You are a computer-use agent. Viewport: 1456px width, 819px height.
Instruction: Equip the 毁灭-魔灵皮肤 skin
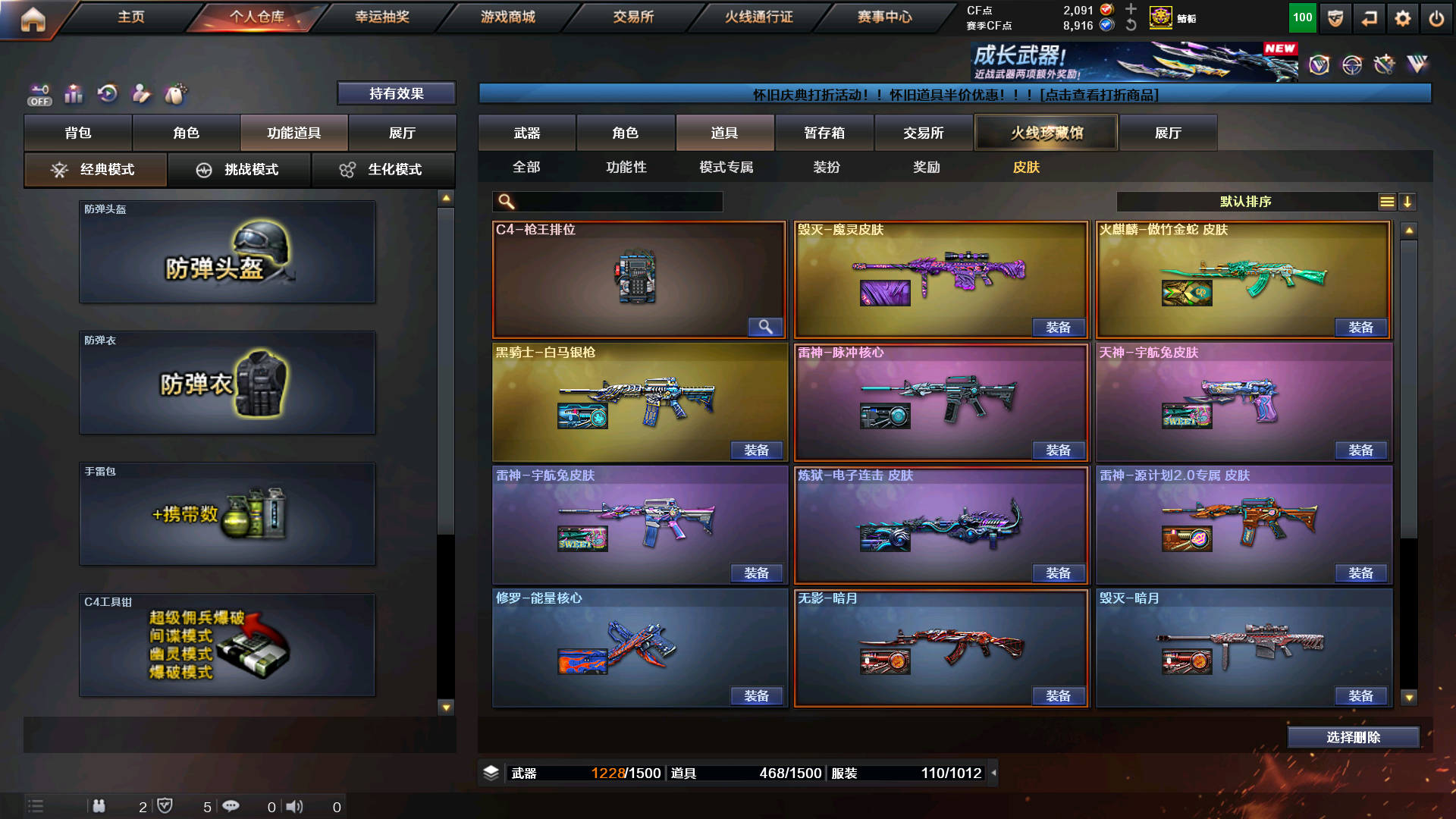coord(1058,328)
